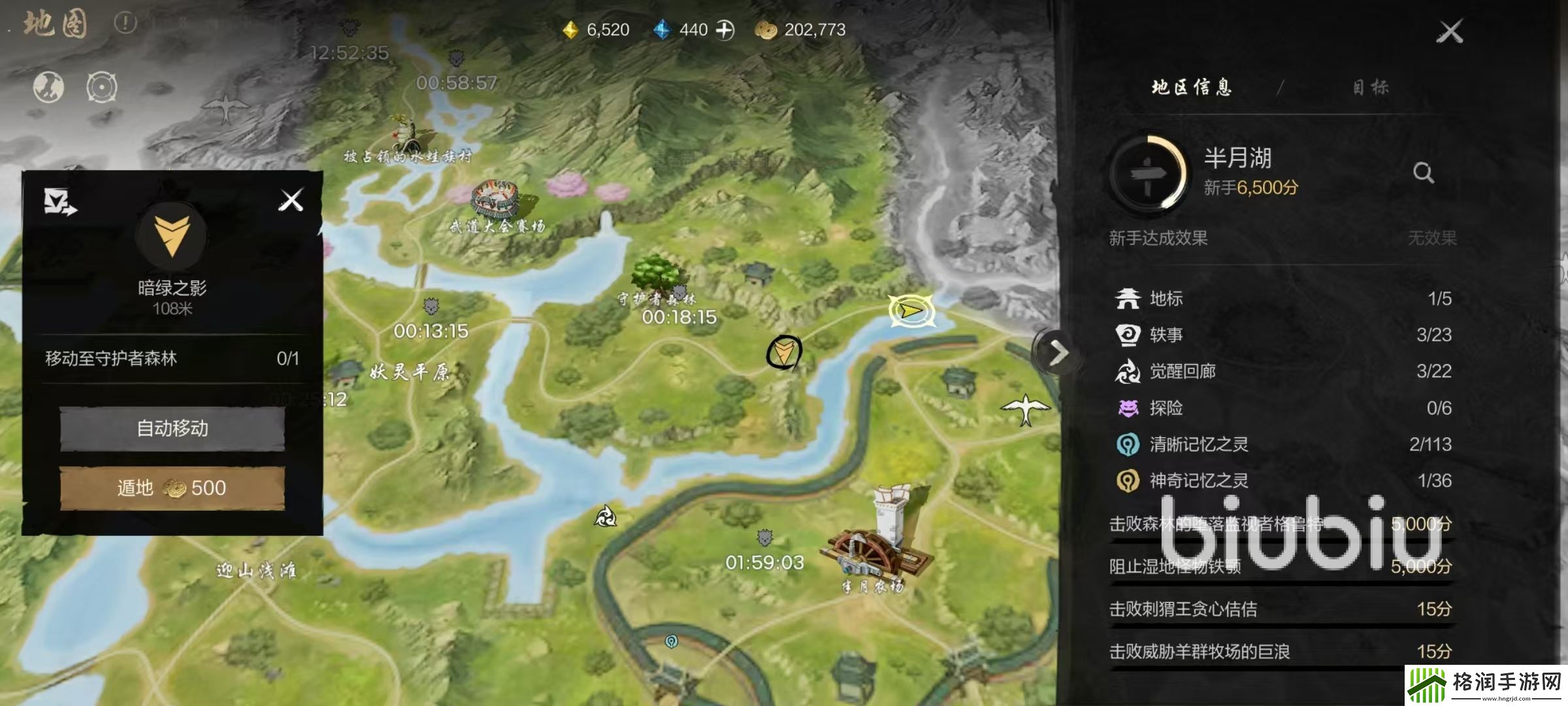
Task: Select the 地区信息 tab
Action: [x=1191, y=88]
